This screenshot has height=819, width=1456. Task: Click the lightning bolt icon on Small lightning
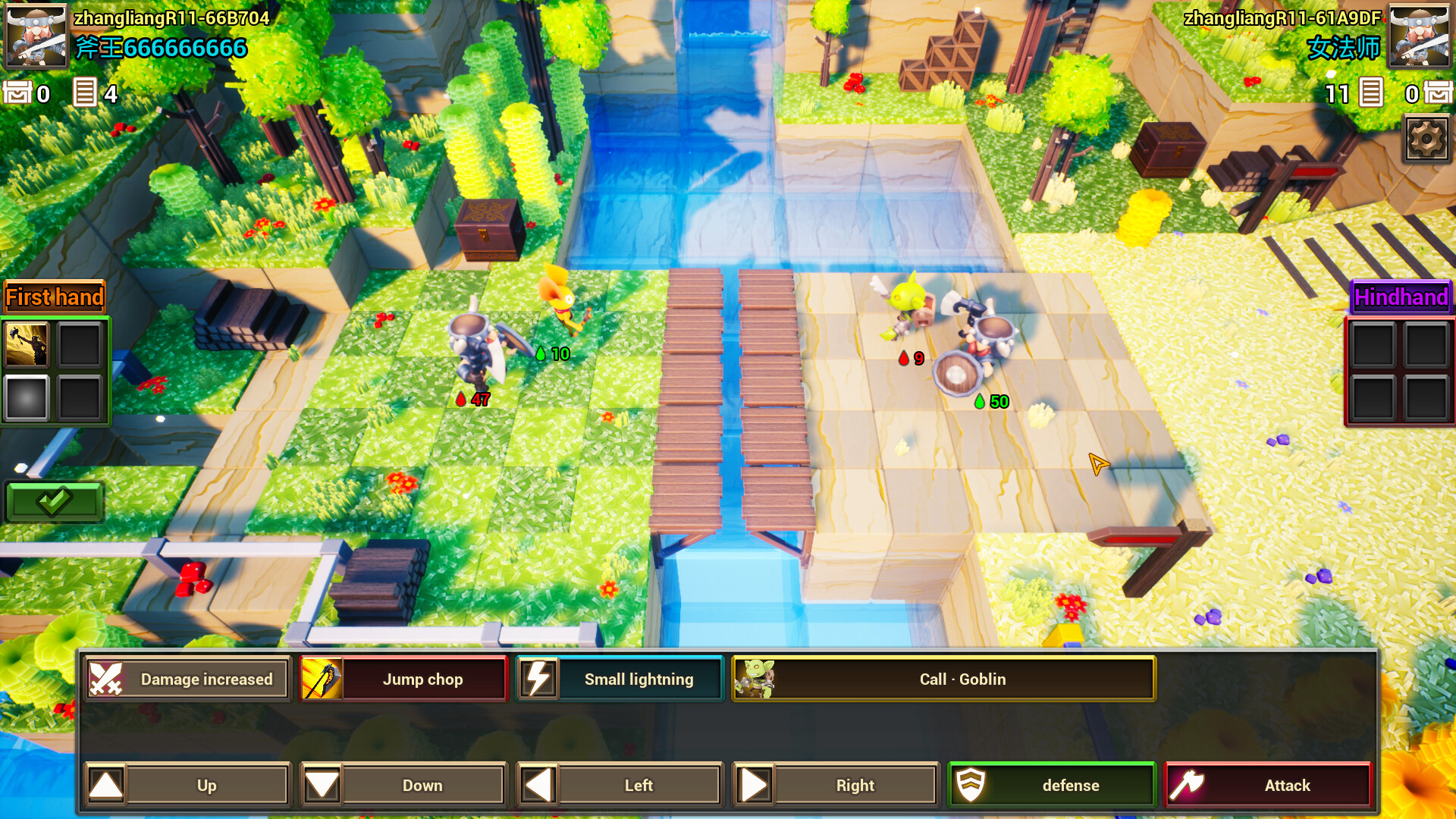(x=539, y=678)
